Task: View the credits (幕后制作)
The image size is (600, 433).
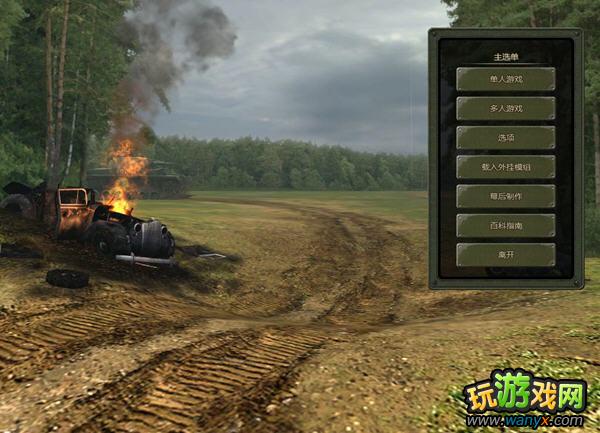Action: point(505,196)
